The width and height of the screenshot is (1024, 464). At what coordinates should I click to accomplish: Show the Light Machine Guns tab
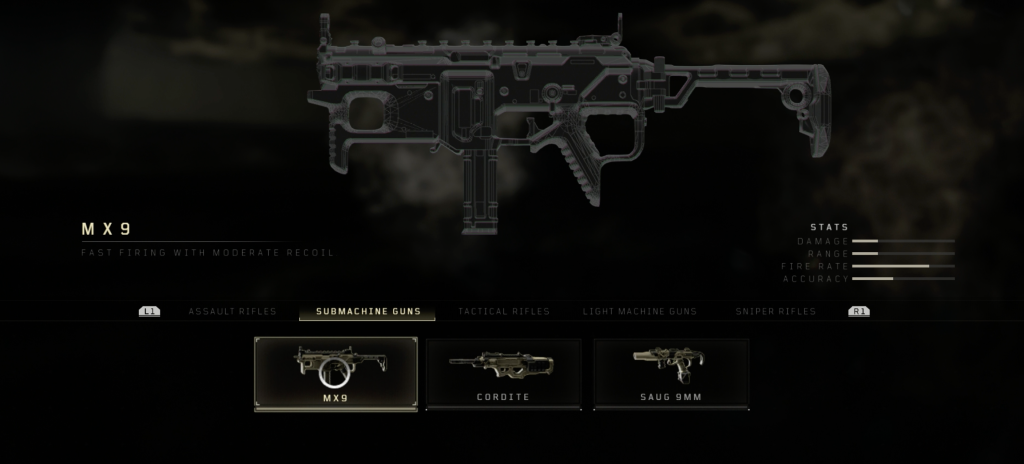tap(640, 312)
